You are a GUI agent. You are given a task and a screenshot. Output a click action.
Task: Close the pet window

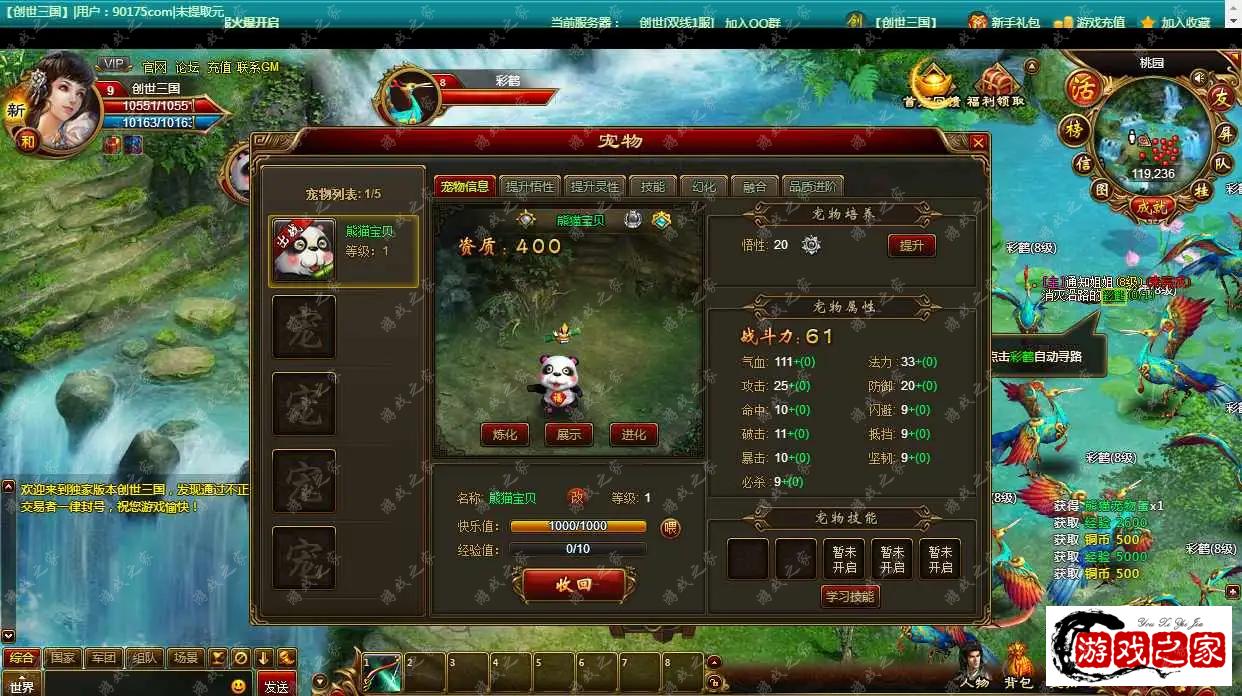[x=978, y=143]
